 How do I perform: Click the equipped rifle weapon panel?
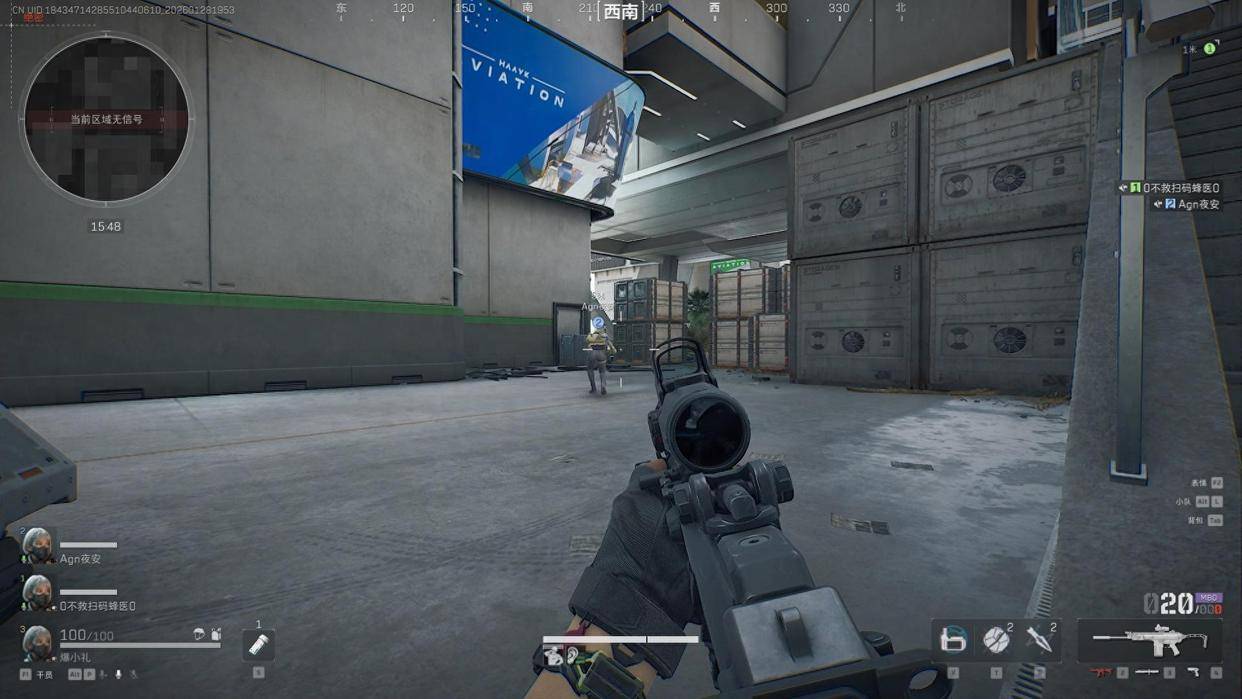coord(1149,640)
